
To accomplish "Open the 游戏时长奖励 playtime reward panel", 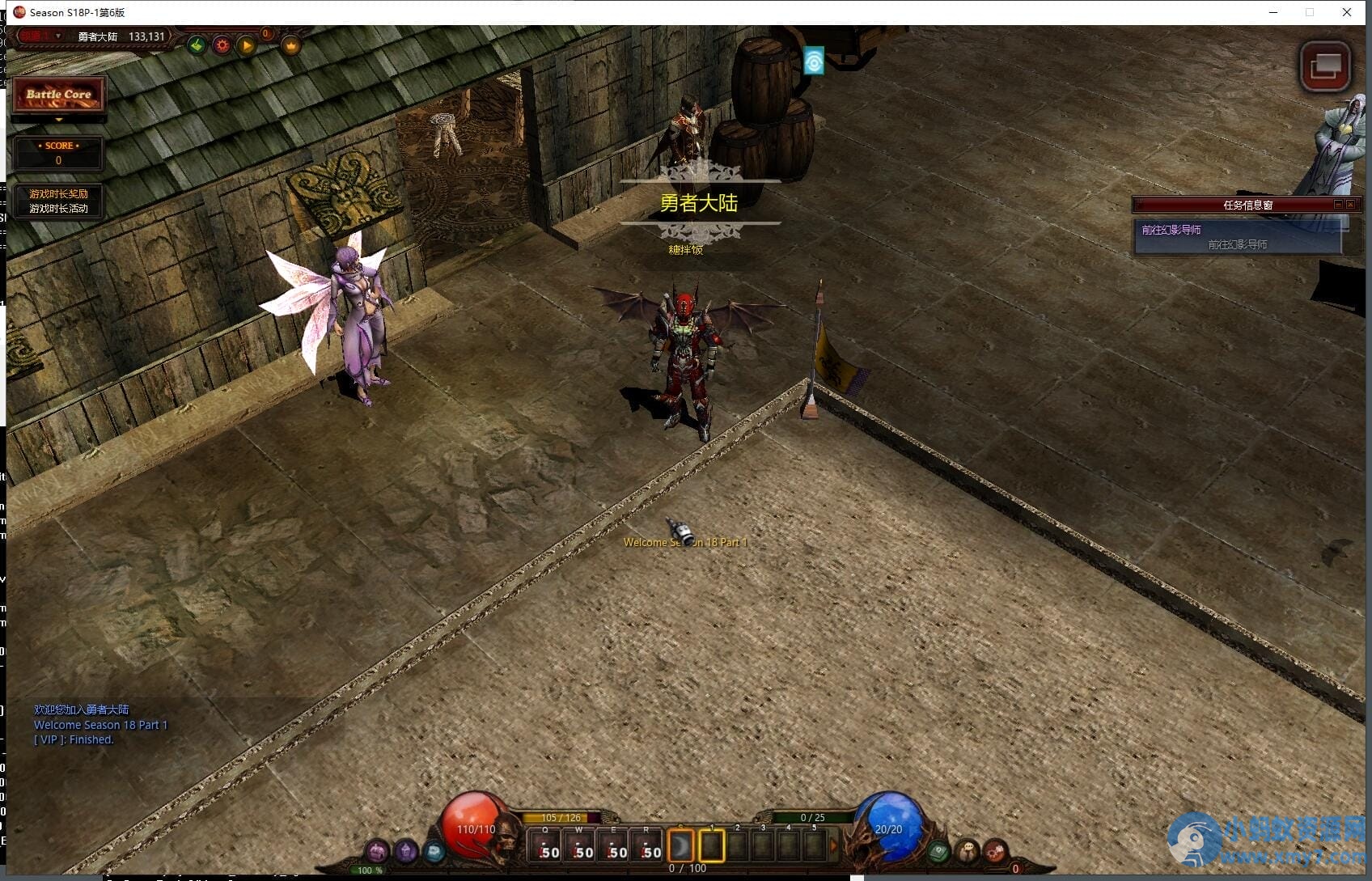I will tap(58, 194).
